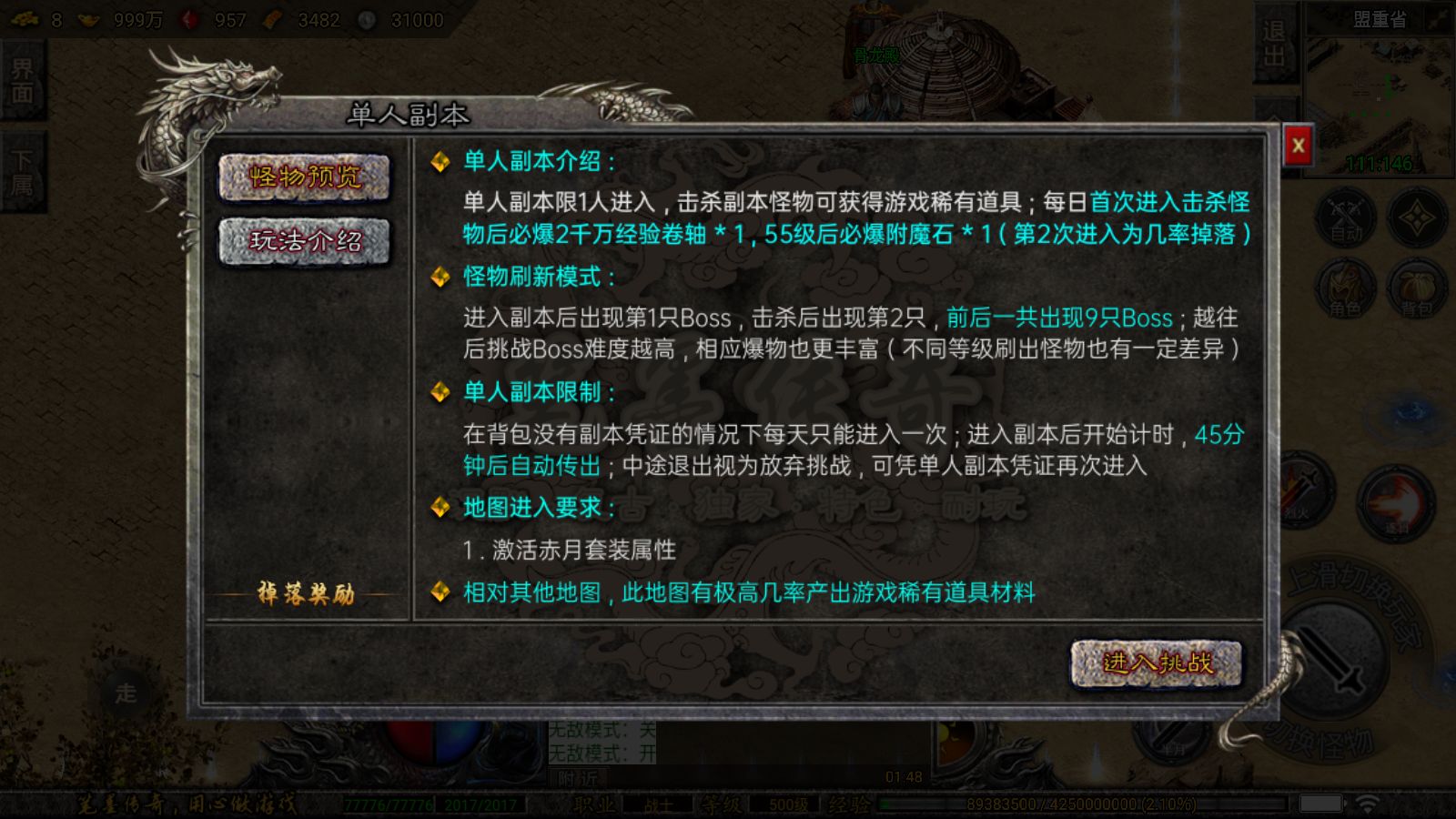
Task: Expand the 怪物预览 monster preview section
Action: pos(305,178)
